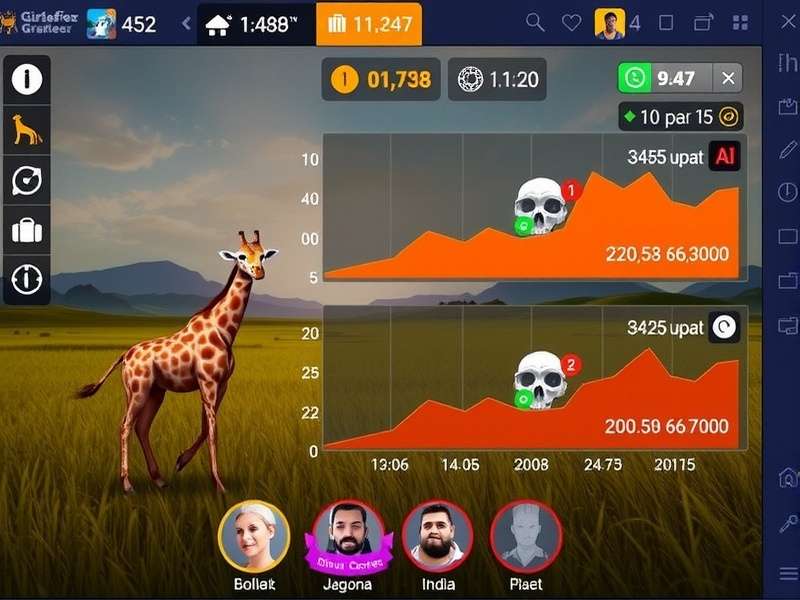The height and width of the screenshot is (600, 800).
Task: Click the circular refresh icon in left sidebar
Action: click(26, 180)
